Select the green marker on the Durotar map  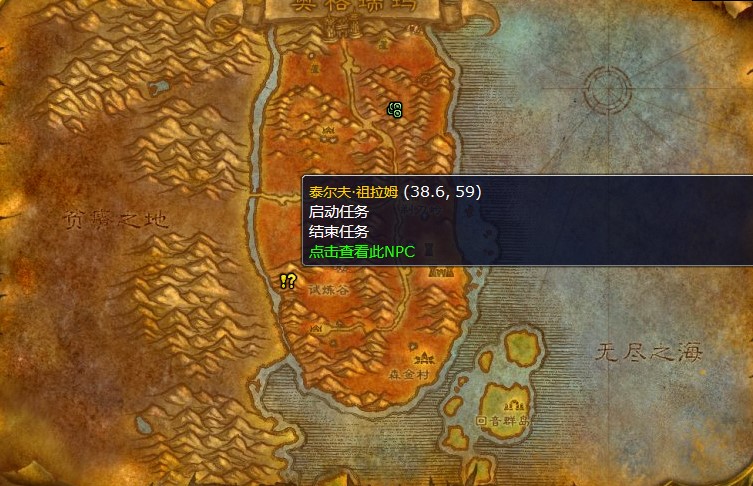(395, 110)
